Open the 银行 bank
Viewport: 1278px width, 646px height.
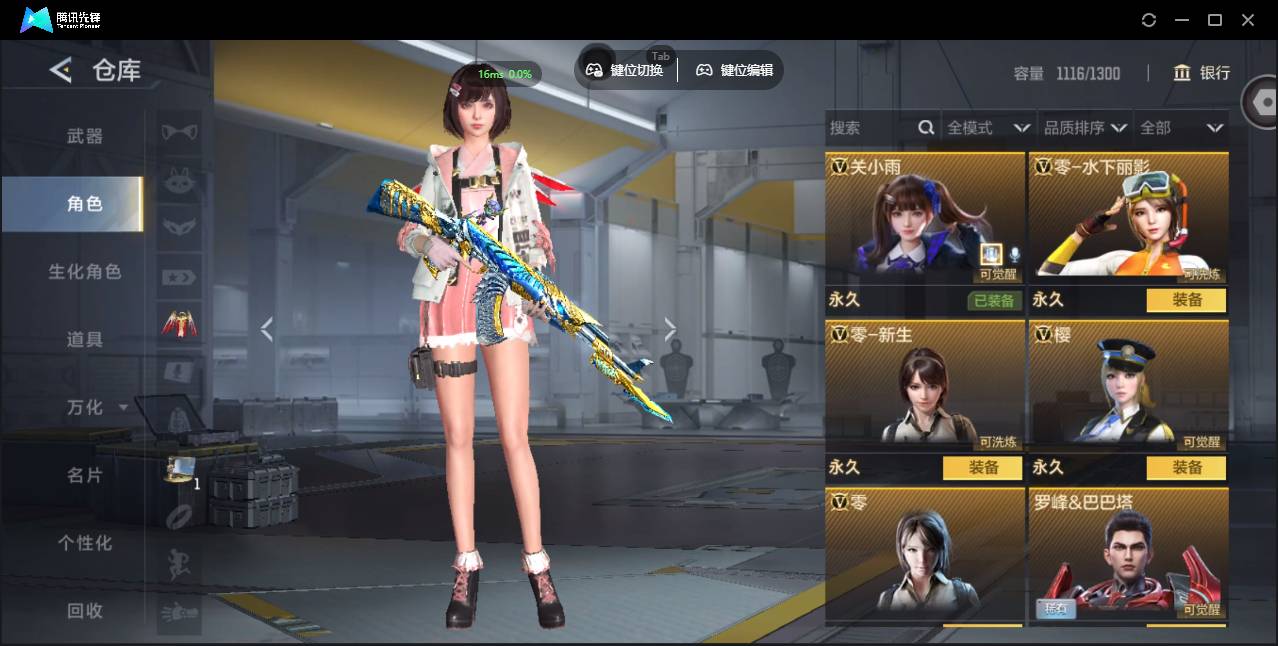pos(1202,73)
